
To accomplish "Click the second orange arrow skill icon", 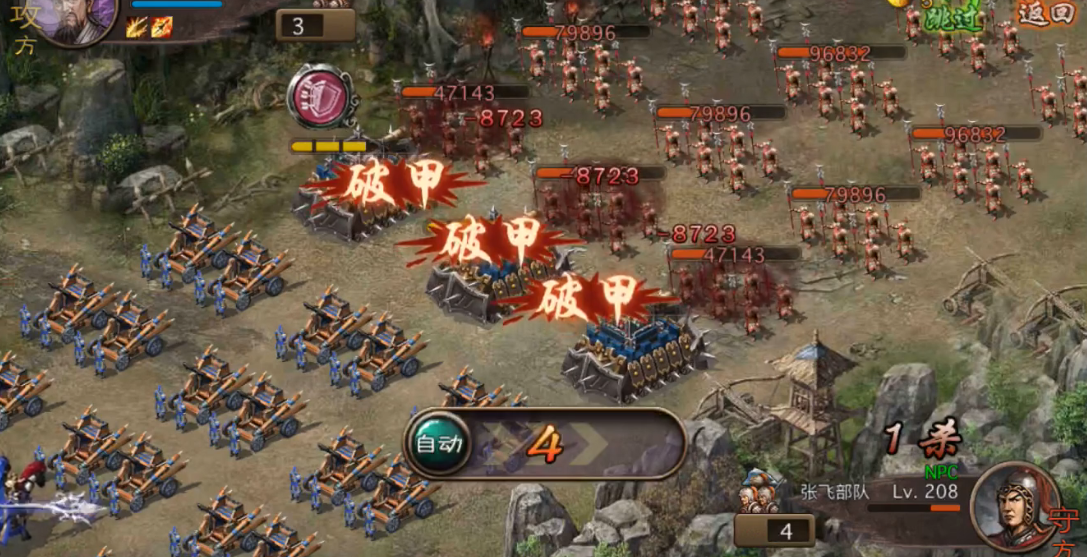I will [x=162, y=27].
